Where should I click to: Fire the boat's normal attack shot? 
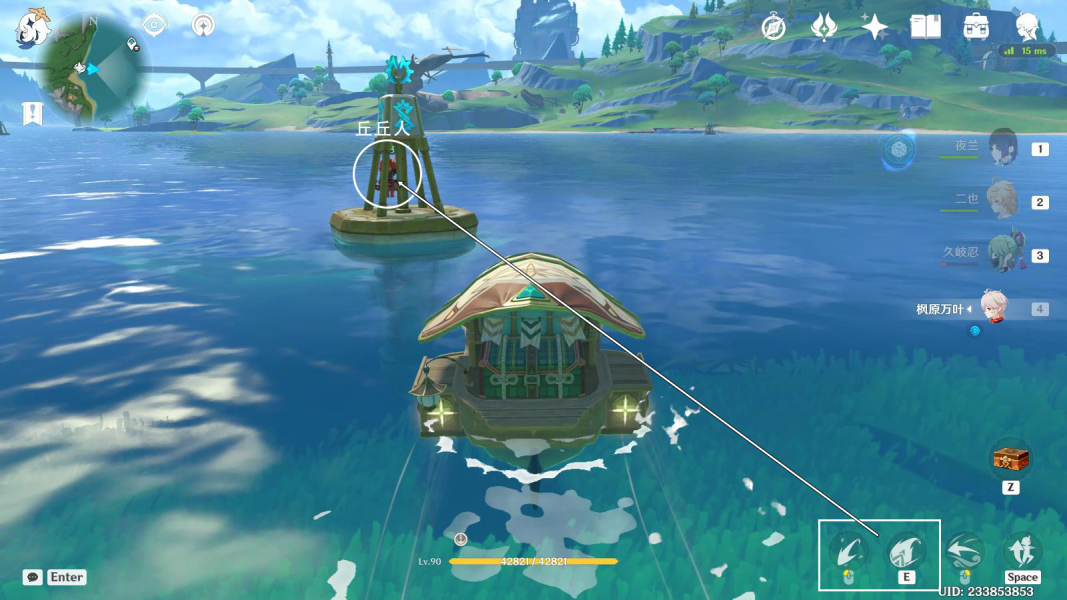(x=848, y=552)
